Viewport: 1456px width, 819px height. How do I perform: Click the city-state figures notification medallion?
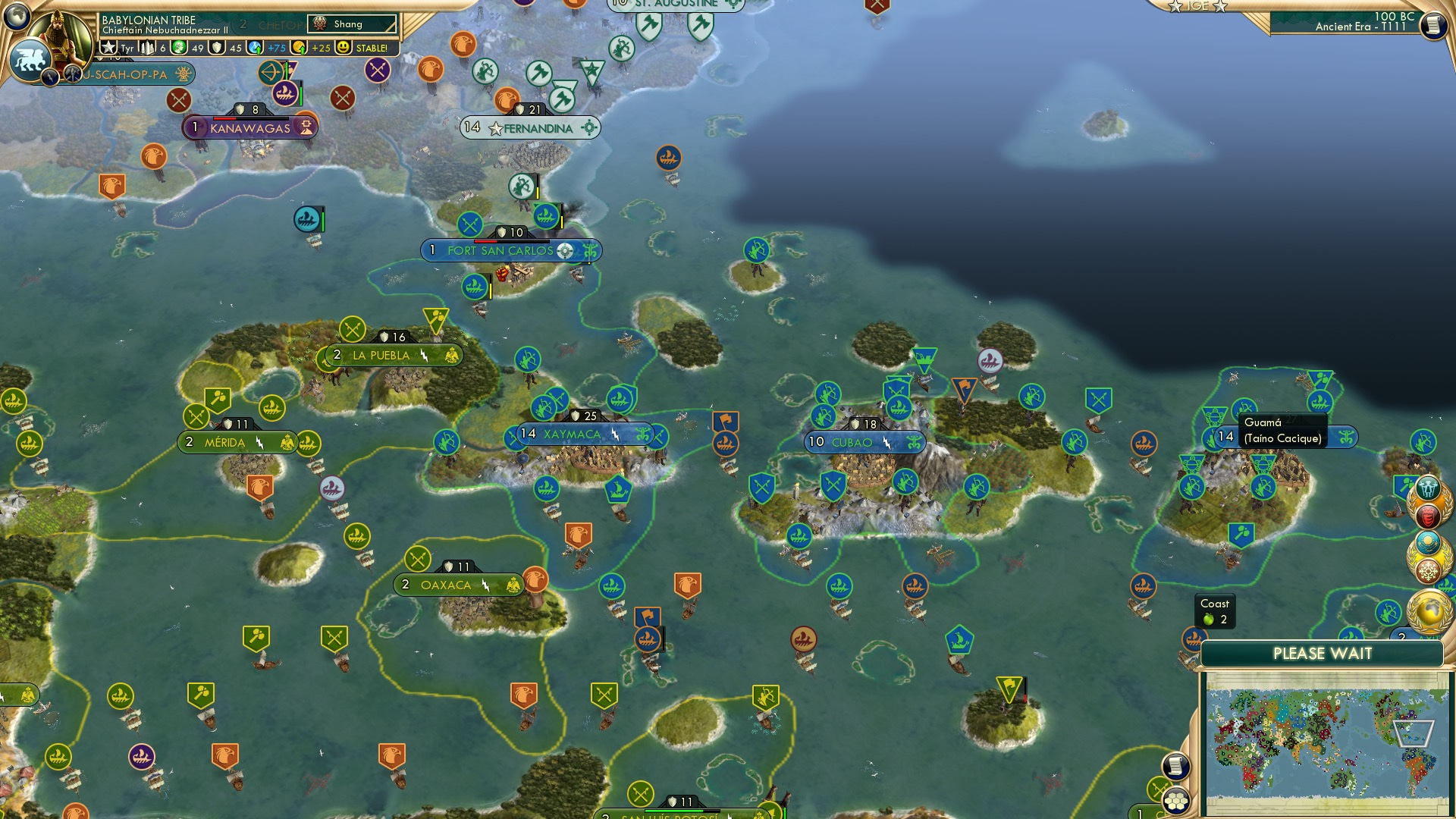(1428, 487)
